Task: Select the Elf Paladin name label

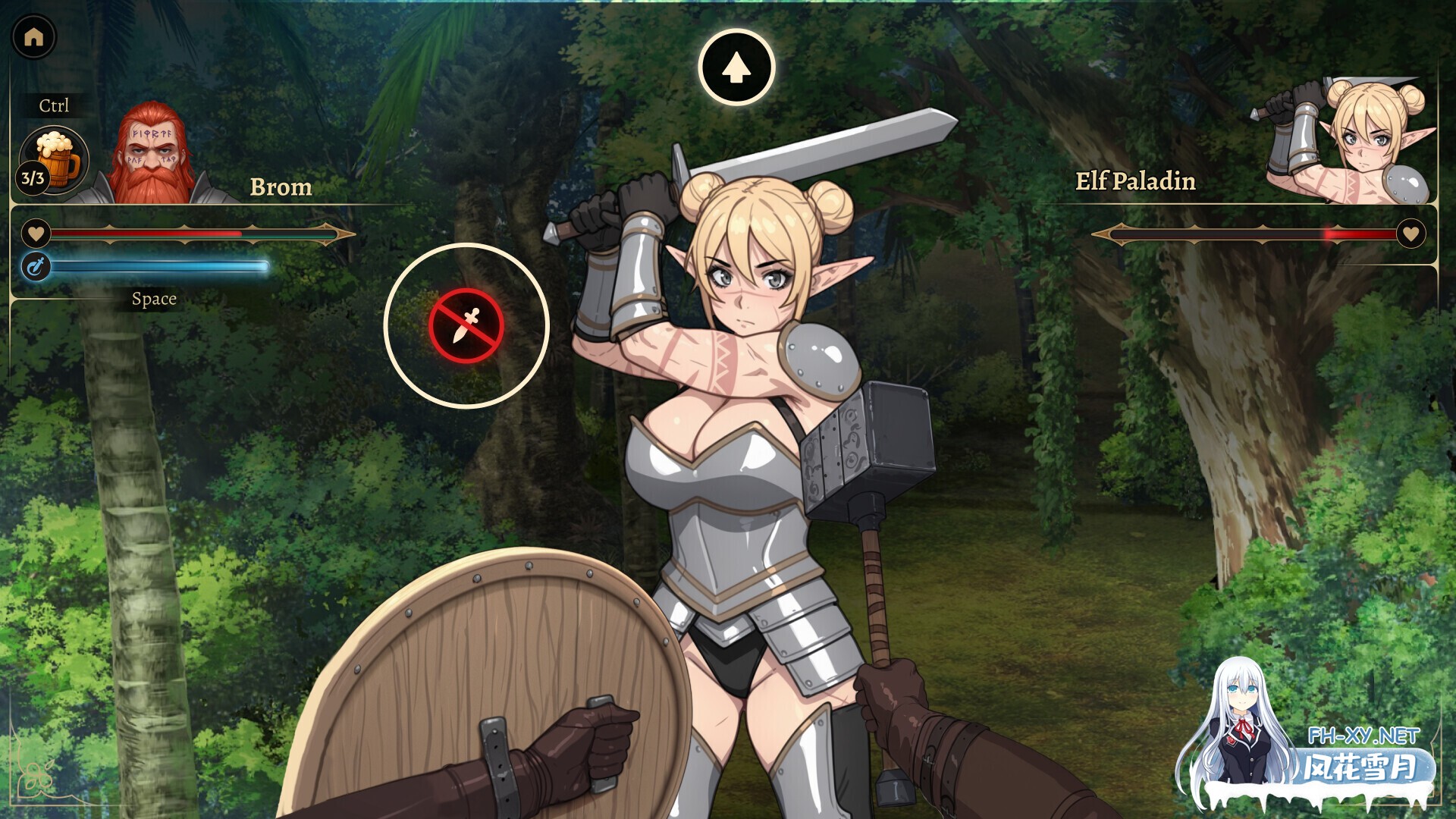Action: pos(1136,182)
